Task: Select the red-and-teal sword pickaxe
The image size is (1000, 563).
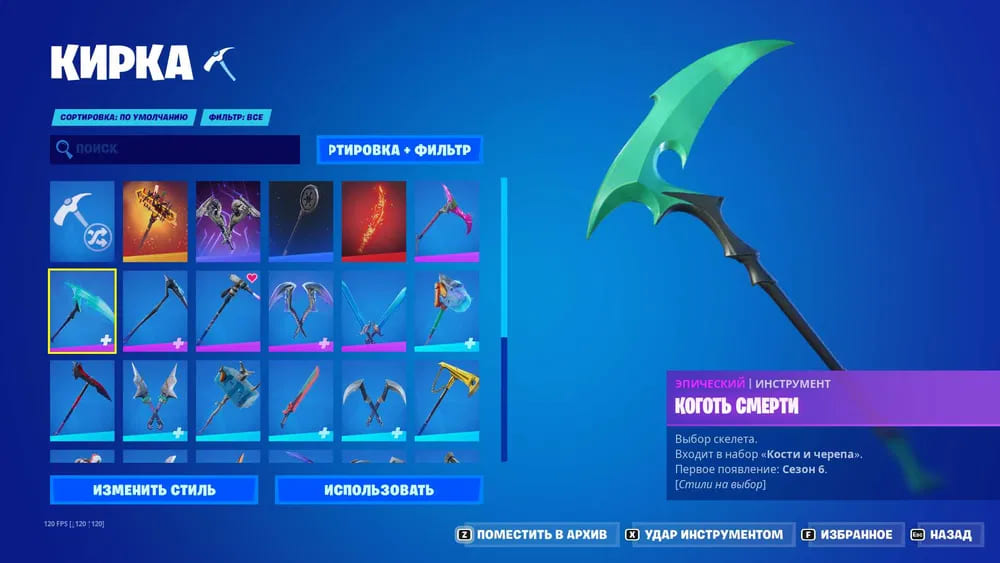Action: click(301, 400)
